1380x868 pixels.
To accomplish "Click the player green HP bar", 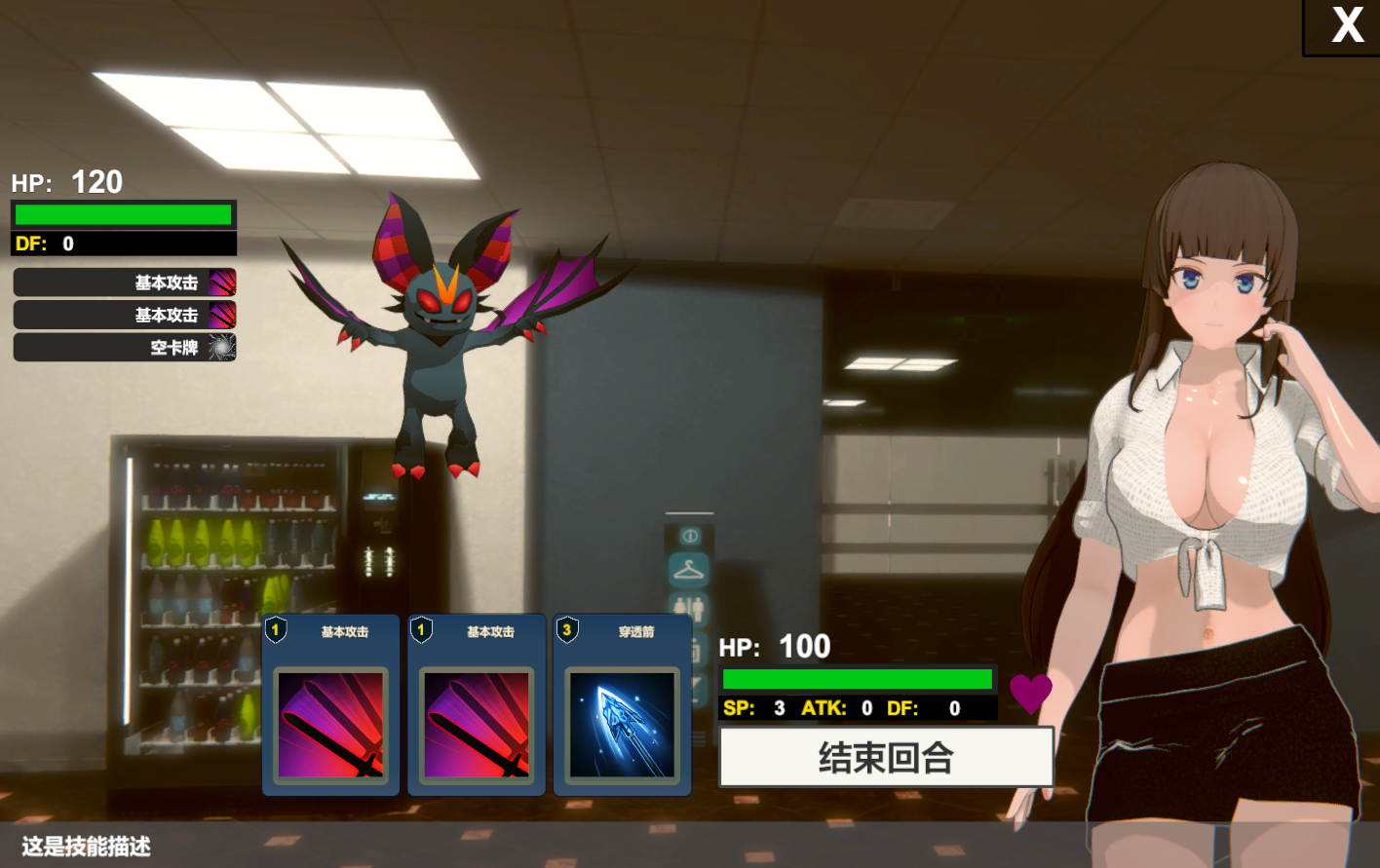I will [856, 679].
